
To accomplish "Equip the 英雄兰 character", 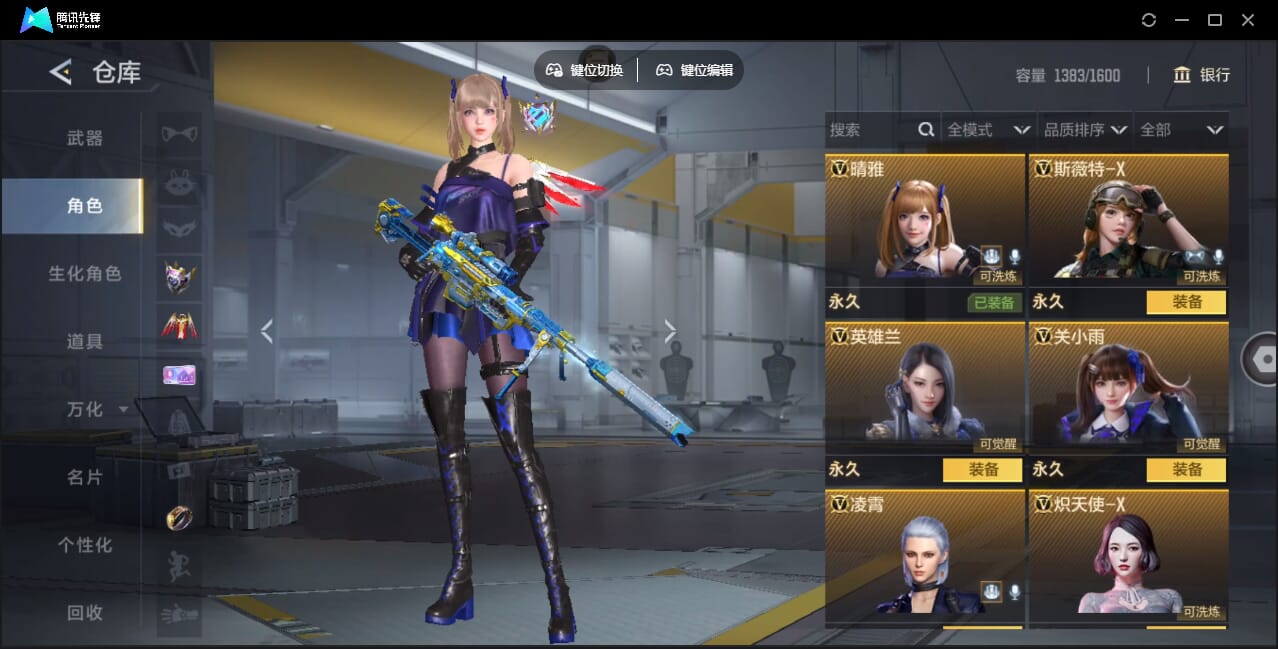I will point(982,469).
